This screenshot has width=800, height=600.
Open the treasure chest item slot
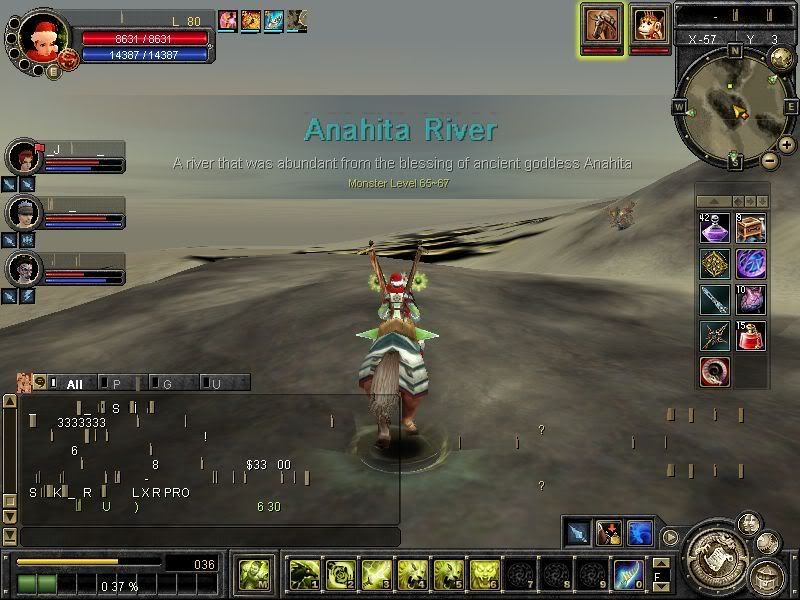click(751, 229)
